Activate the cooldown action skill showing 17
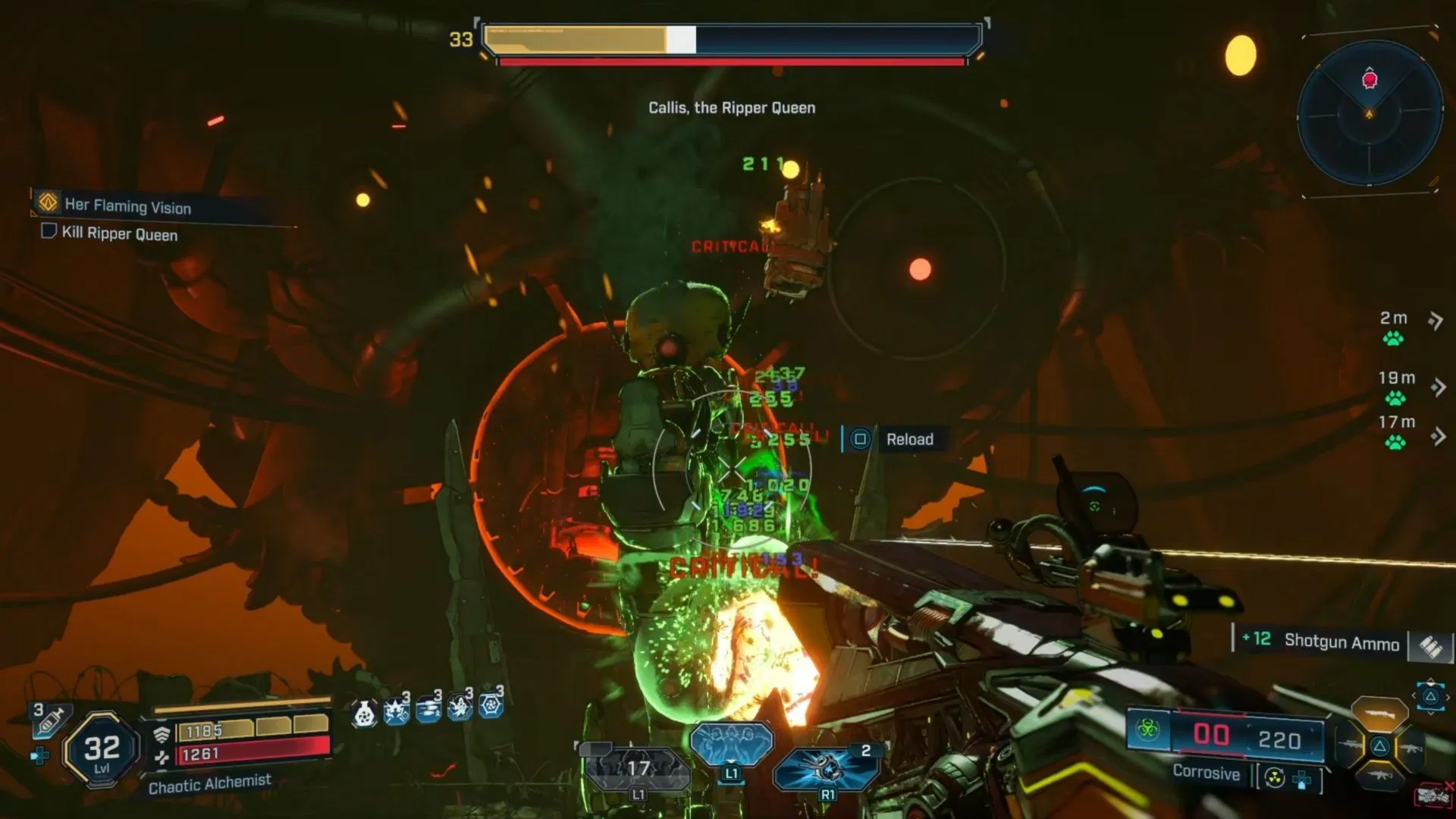 click(637, 769)
